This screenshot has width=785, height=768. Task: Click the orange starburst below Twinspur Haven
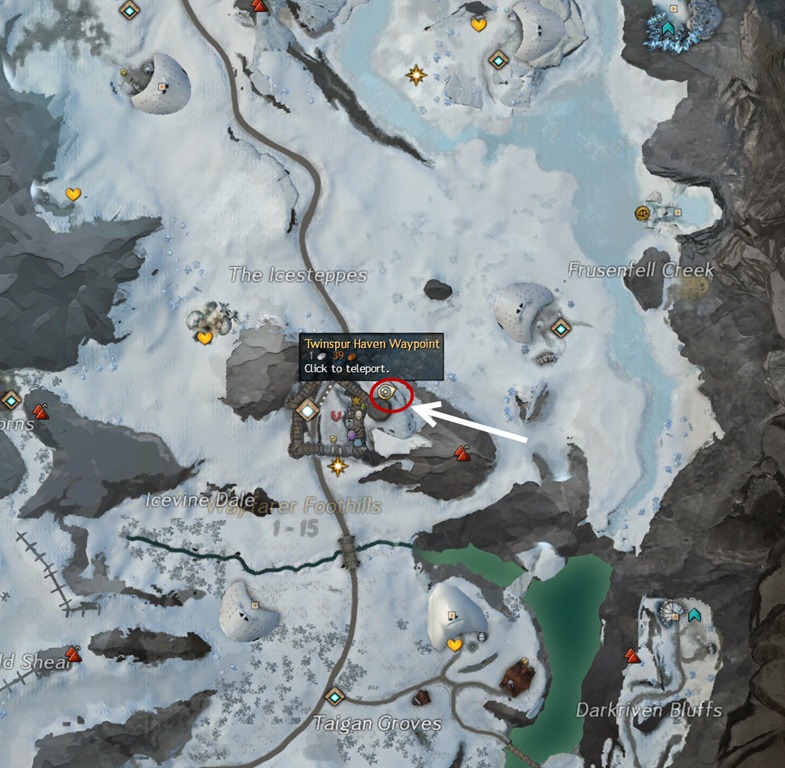coord(338,466)
